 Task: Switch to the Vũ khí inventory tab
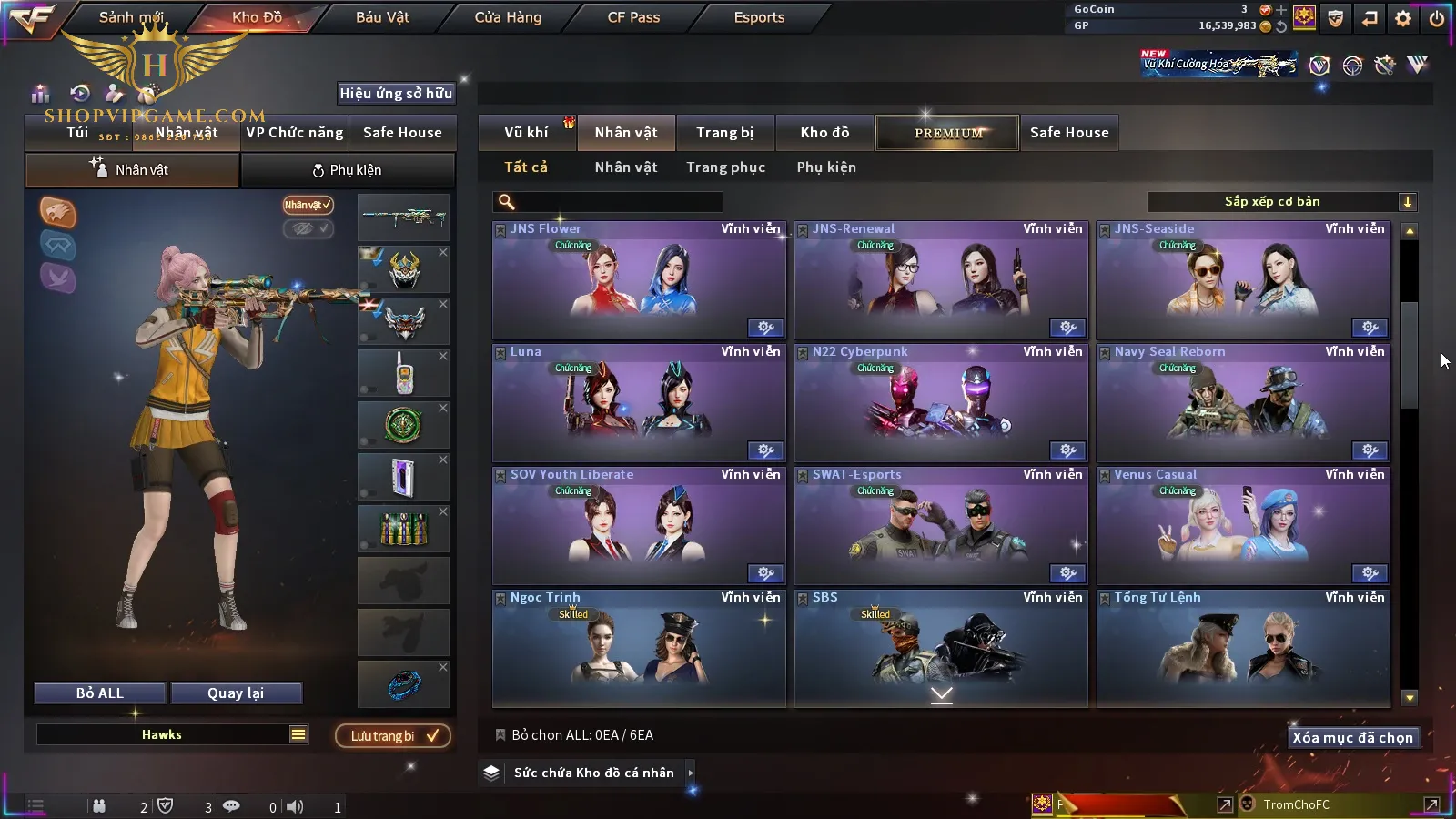(526, 133)
